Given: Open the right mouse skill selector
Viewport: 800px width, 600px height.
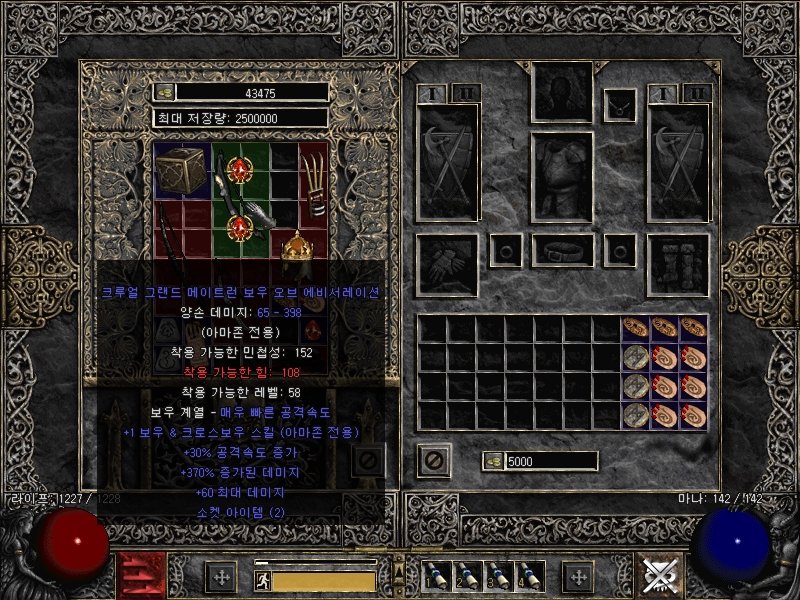Looking at the screenshot, I should click(663, 576).
